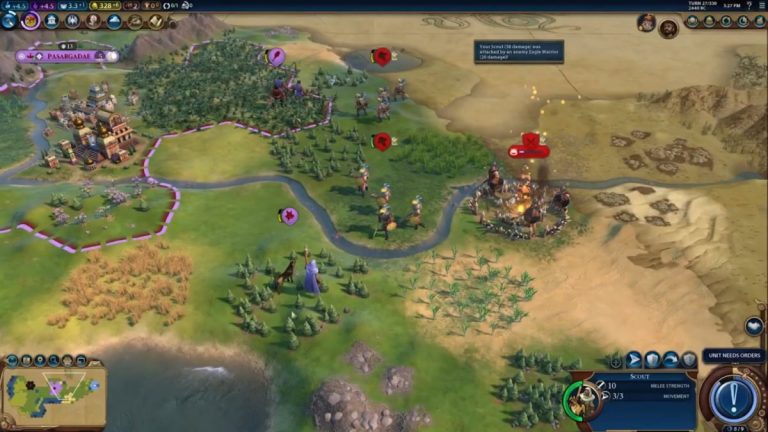
Task: Skip the scout's turn with curved arrow
Action: pyautogui.click(x=670, y=358)
